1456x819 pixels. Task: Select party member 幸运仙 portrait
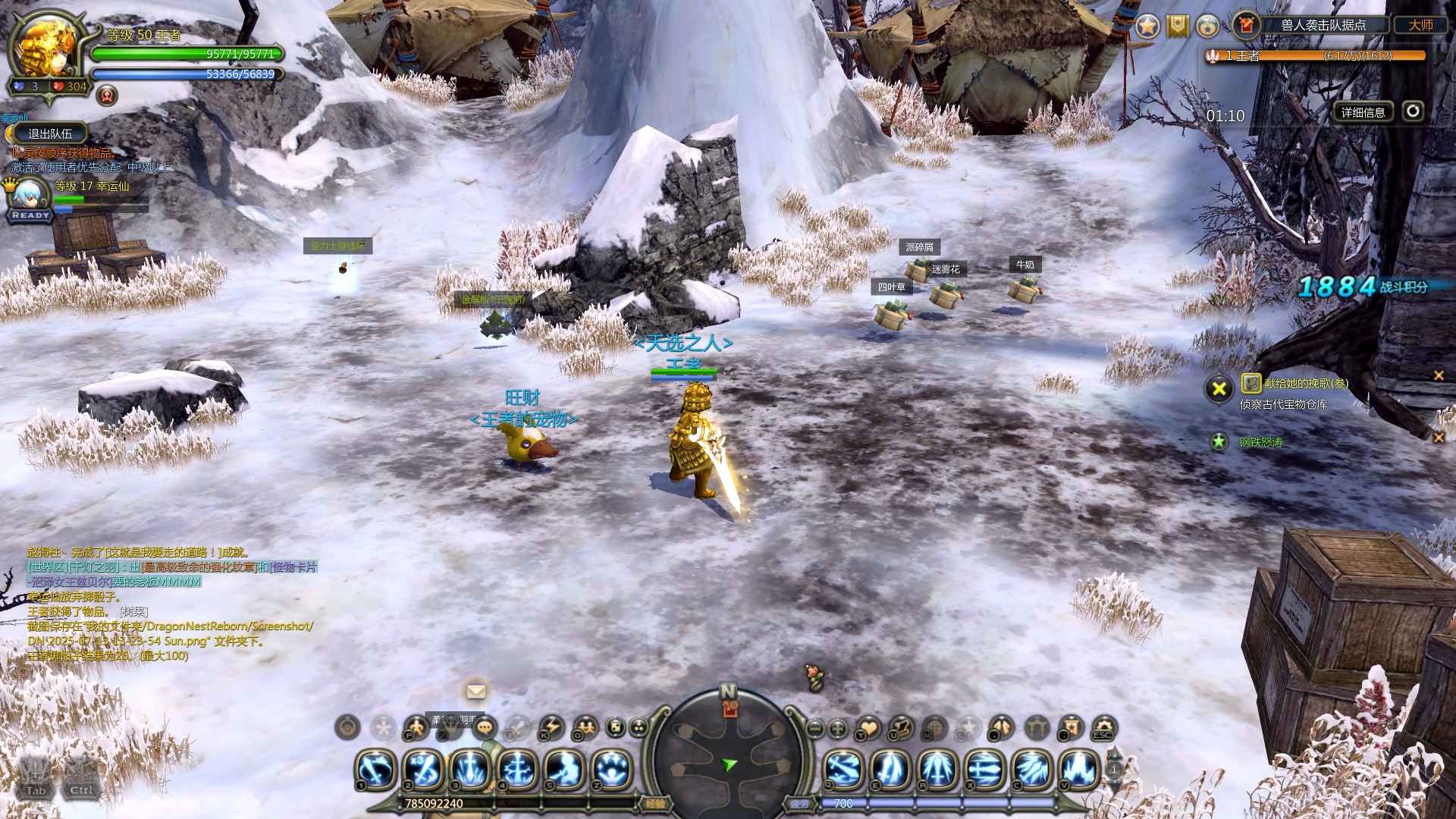click(30, 196)
